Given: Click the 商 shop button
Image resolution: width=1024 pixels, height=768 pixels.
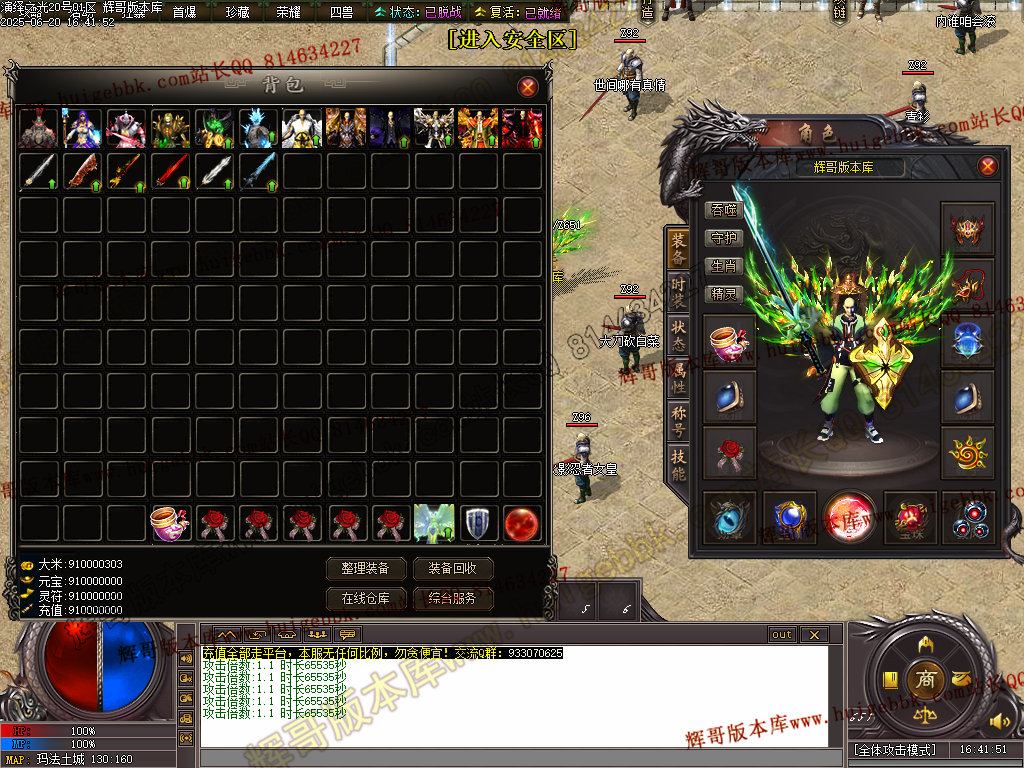Looking at the screenshot, I should 925,679.
